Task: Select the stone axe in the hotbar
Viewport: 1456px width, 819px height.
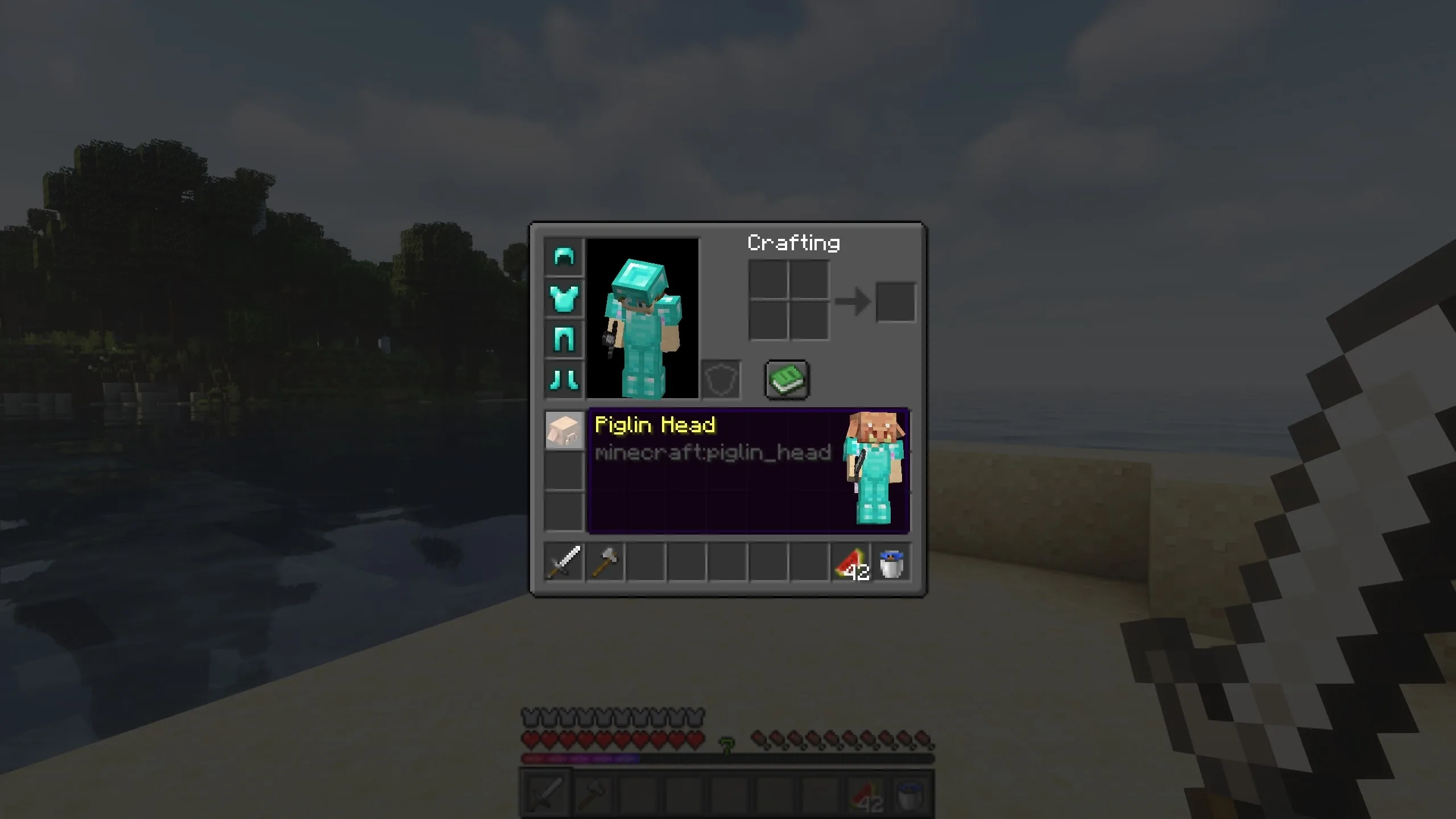Action: 605,562
